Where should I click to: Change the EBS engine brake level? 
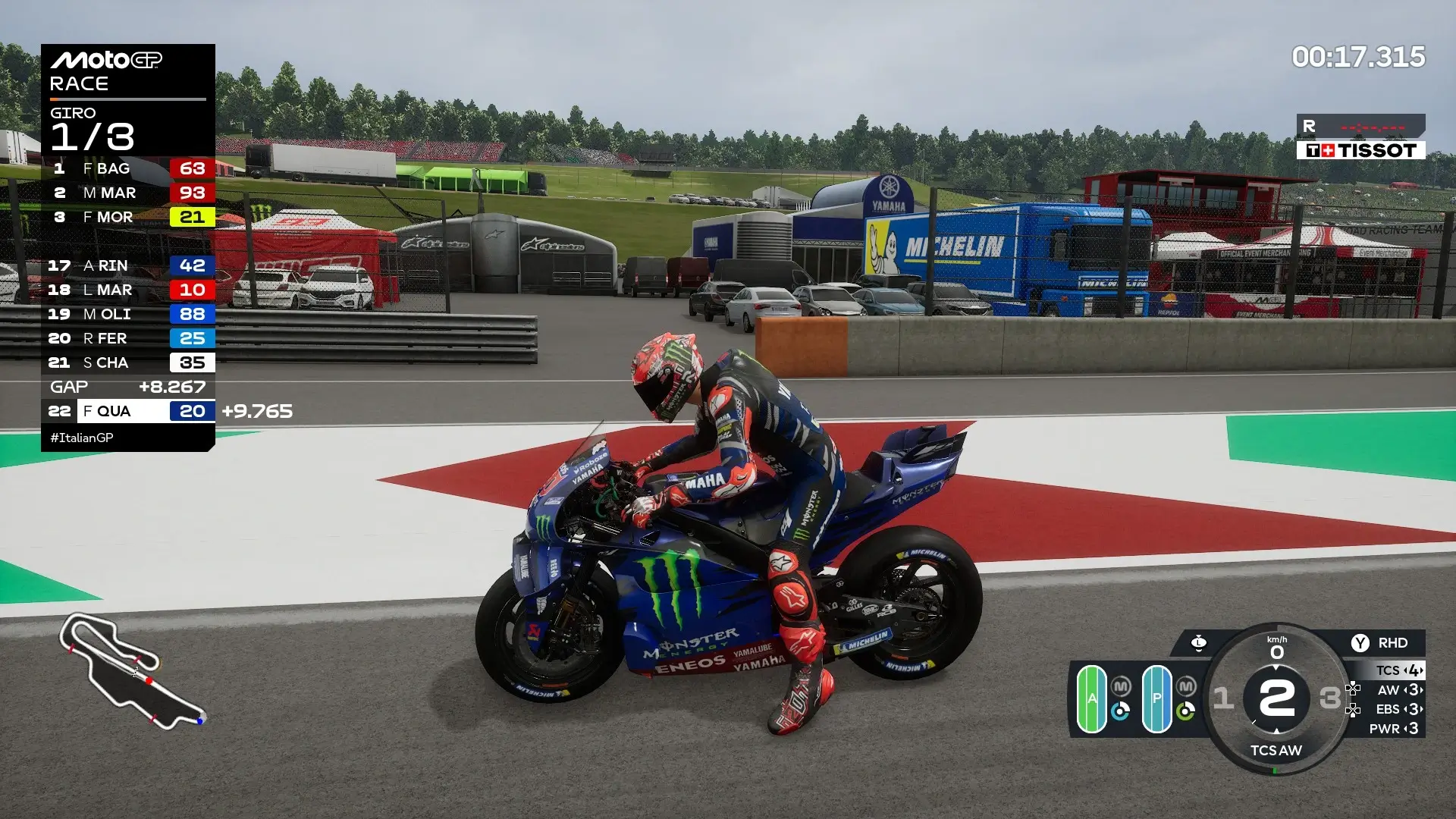click(1400, 709)
